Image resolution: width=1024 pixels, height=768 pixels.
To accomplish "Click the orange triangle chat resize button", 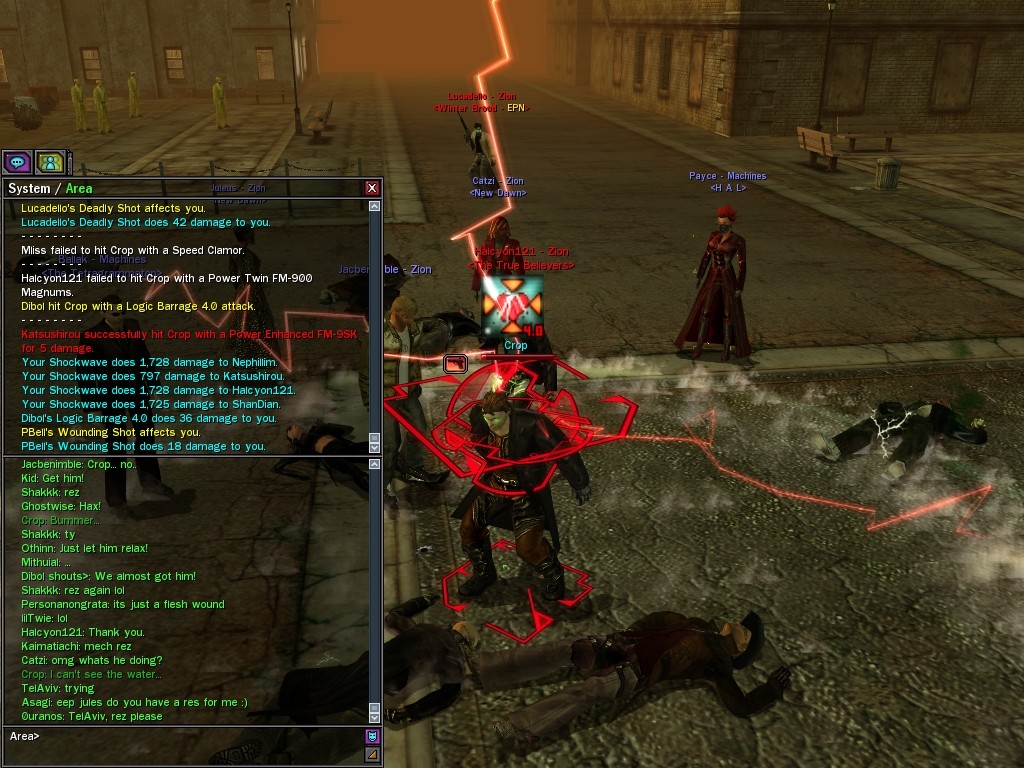I will (x=372, y=753).
